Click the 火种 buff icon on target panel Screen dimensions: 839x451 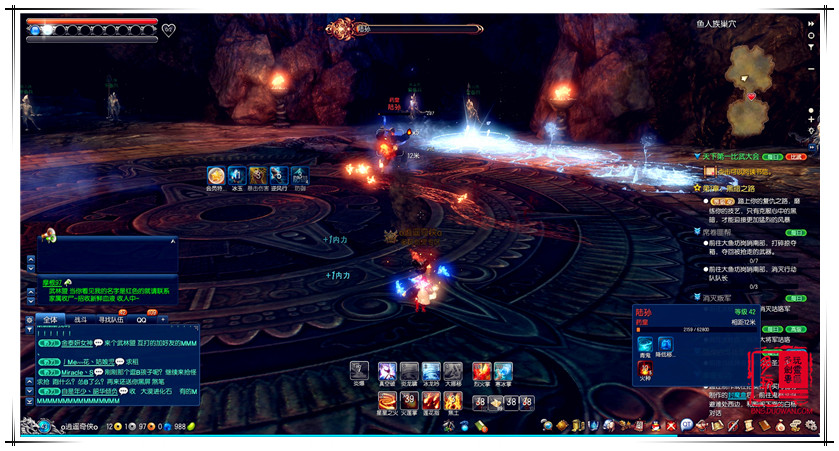[x=645, y=368]
